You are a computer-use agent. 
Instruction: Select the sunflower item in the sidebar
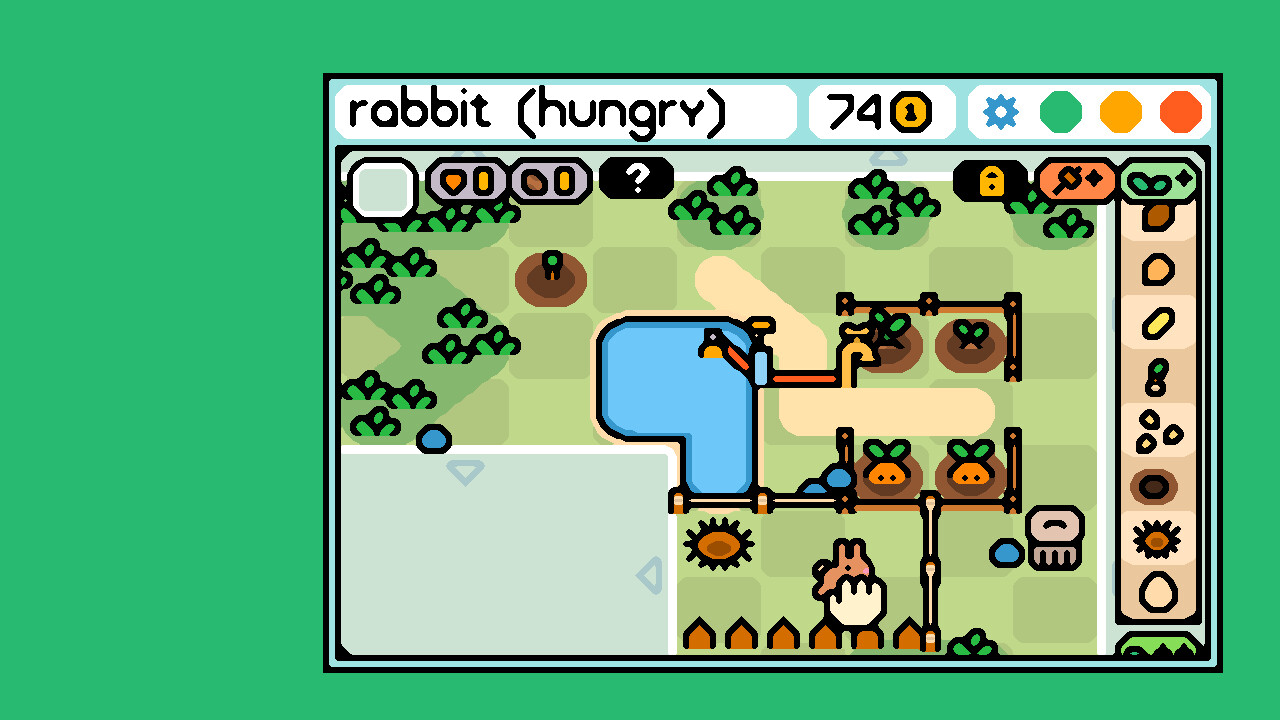tap(1157, 540)
